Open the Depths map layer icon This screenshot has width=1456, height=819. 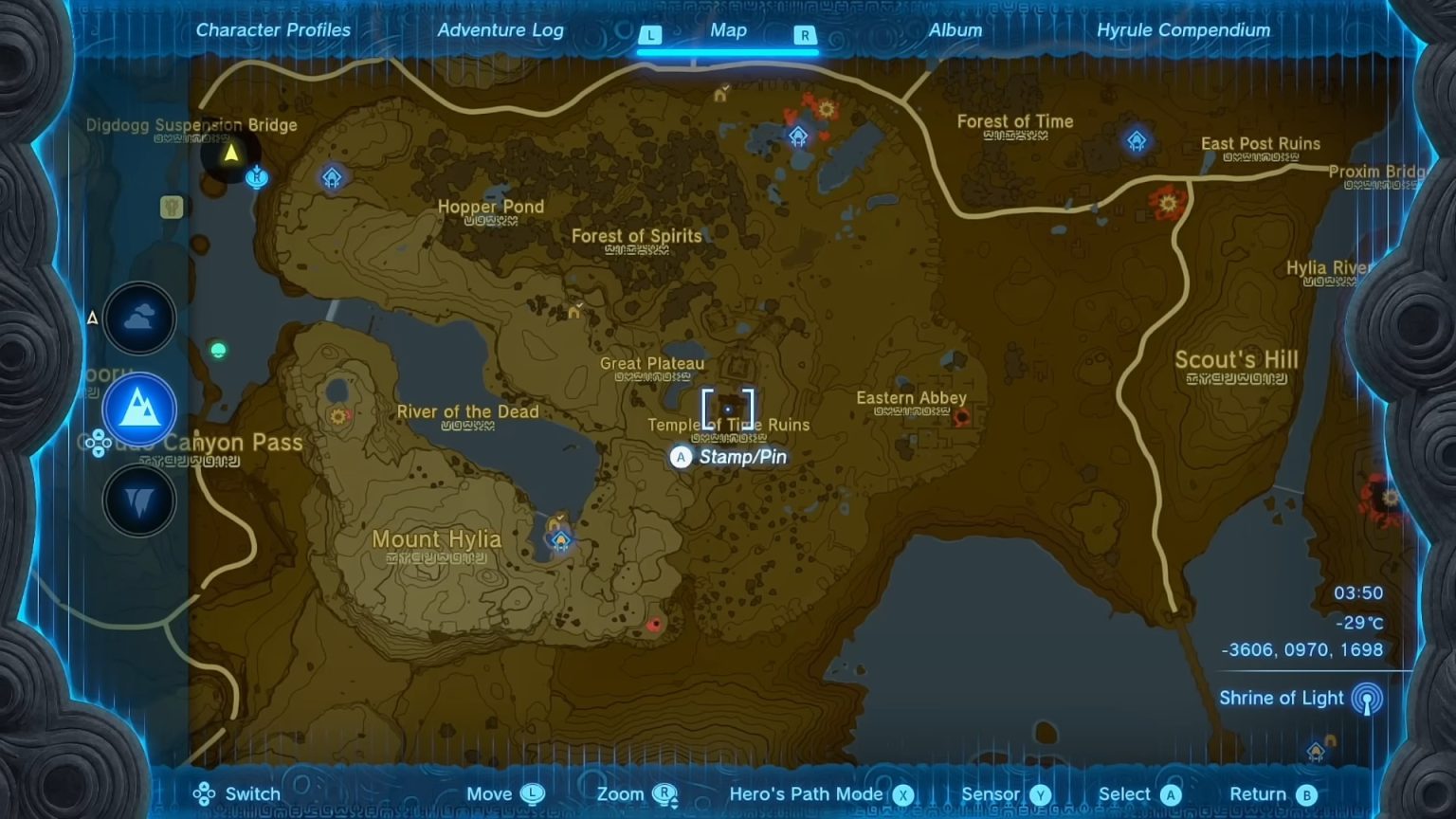pos(139,500)
